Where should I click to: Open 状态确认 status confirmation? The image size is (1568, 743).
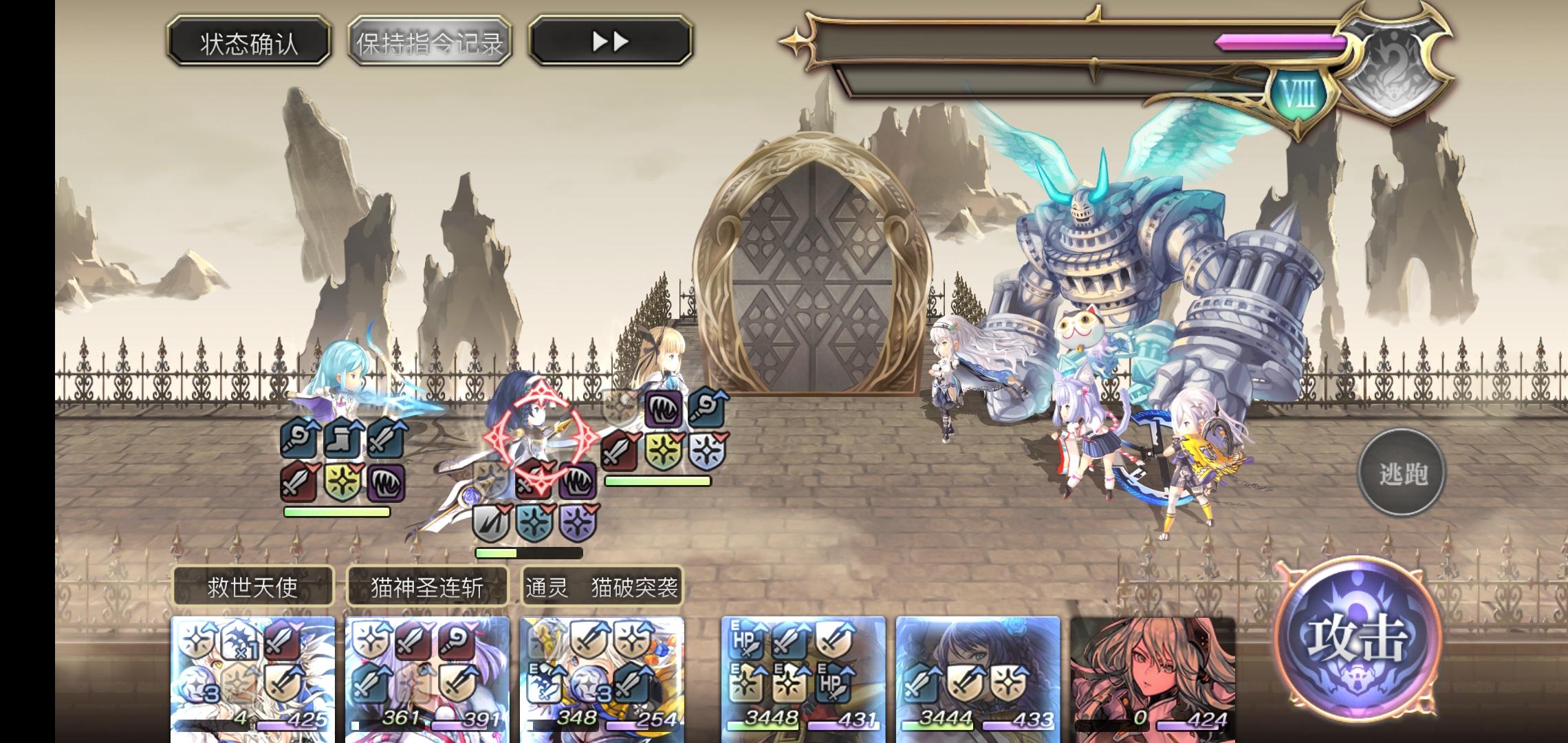click(x=251, y=43)
